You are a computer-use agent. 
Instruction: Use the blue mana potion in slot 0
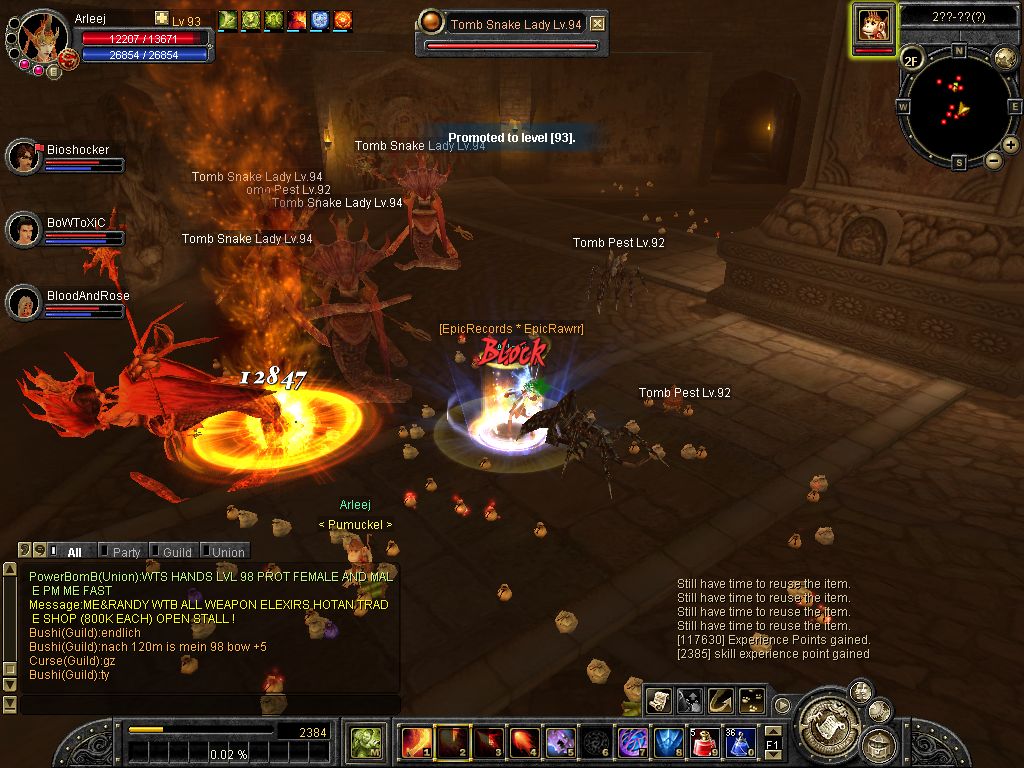click(740, 742)
